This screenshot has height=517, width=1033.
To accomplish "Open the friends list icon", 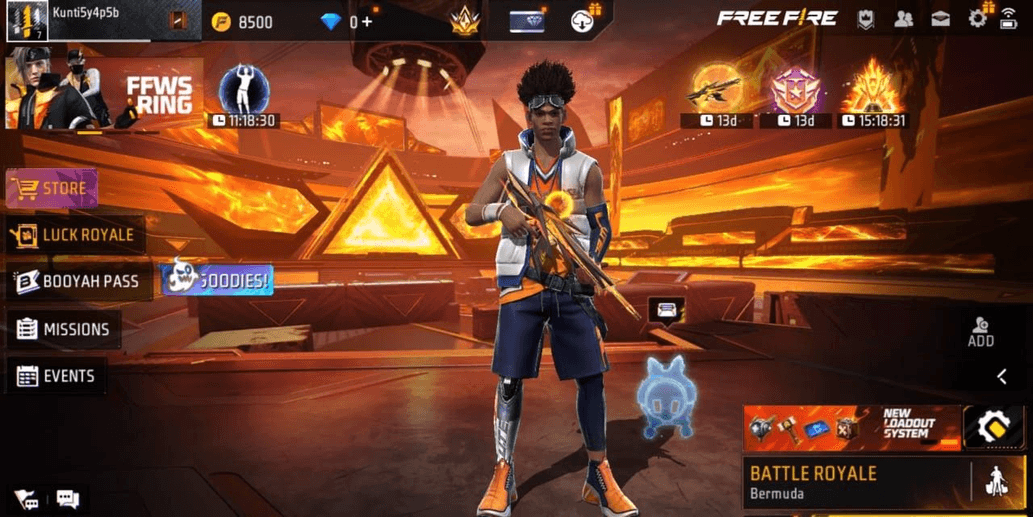I will 903,18.
